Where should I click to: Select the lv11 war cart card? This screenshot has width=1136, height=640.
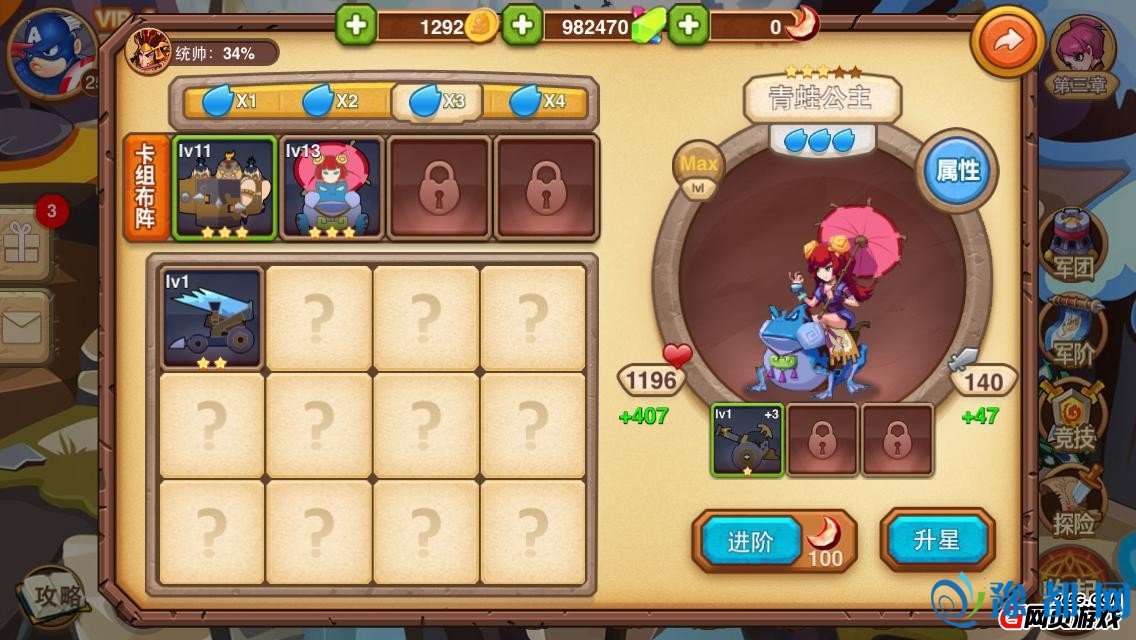224,188
